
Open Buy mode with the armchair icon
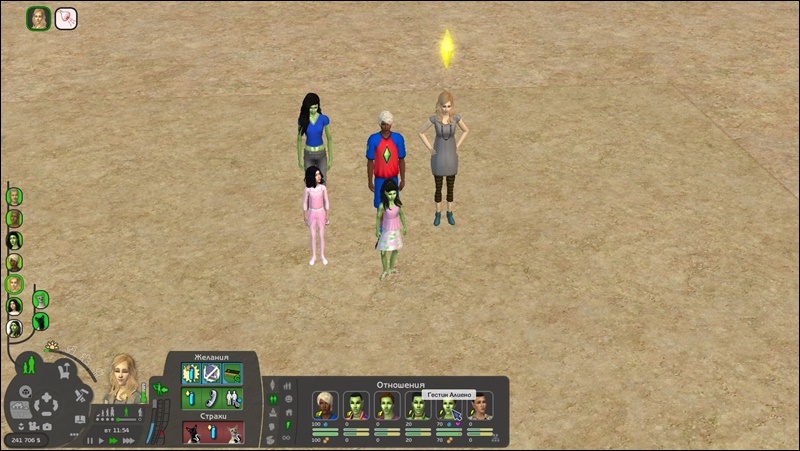[x=64, y=370]
